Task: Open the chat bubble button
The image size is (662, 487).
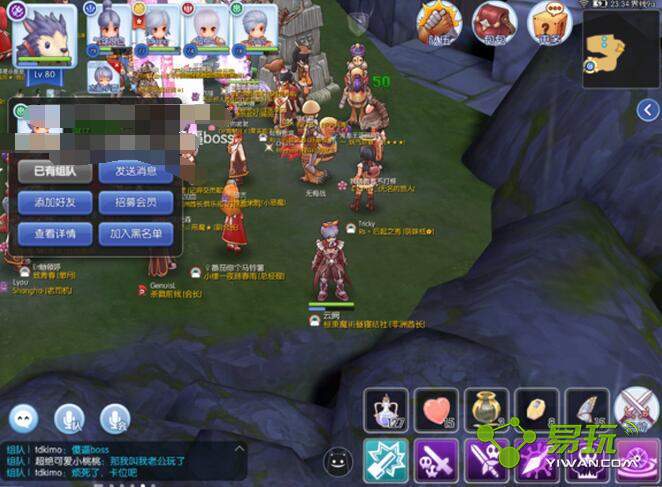Action: pos(24,418)
